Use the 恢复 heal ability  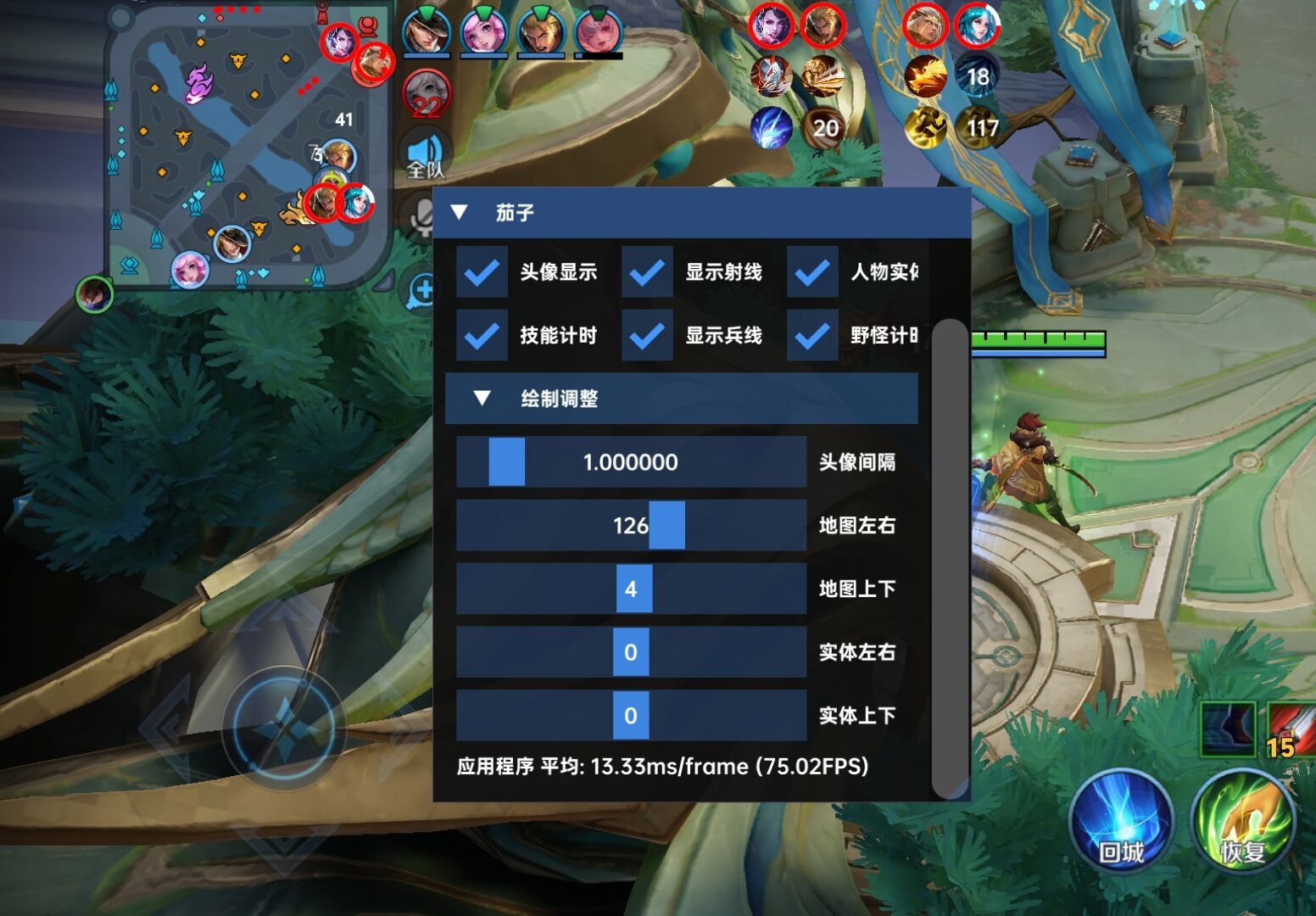coord(1242,821)
